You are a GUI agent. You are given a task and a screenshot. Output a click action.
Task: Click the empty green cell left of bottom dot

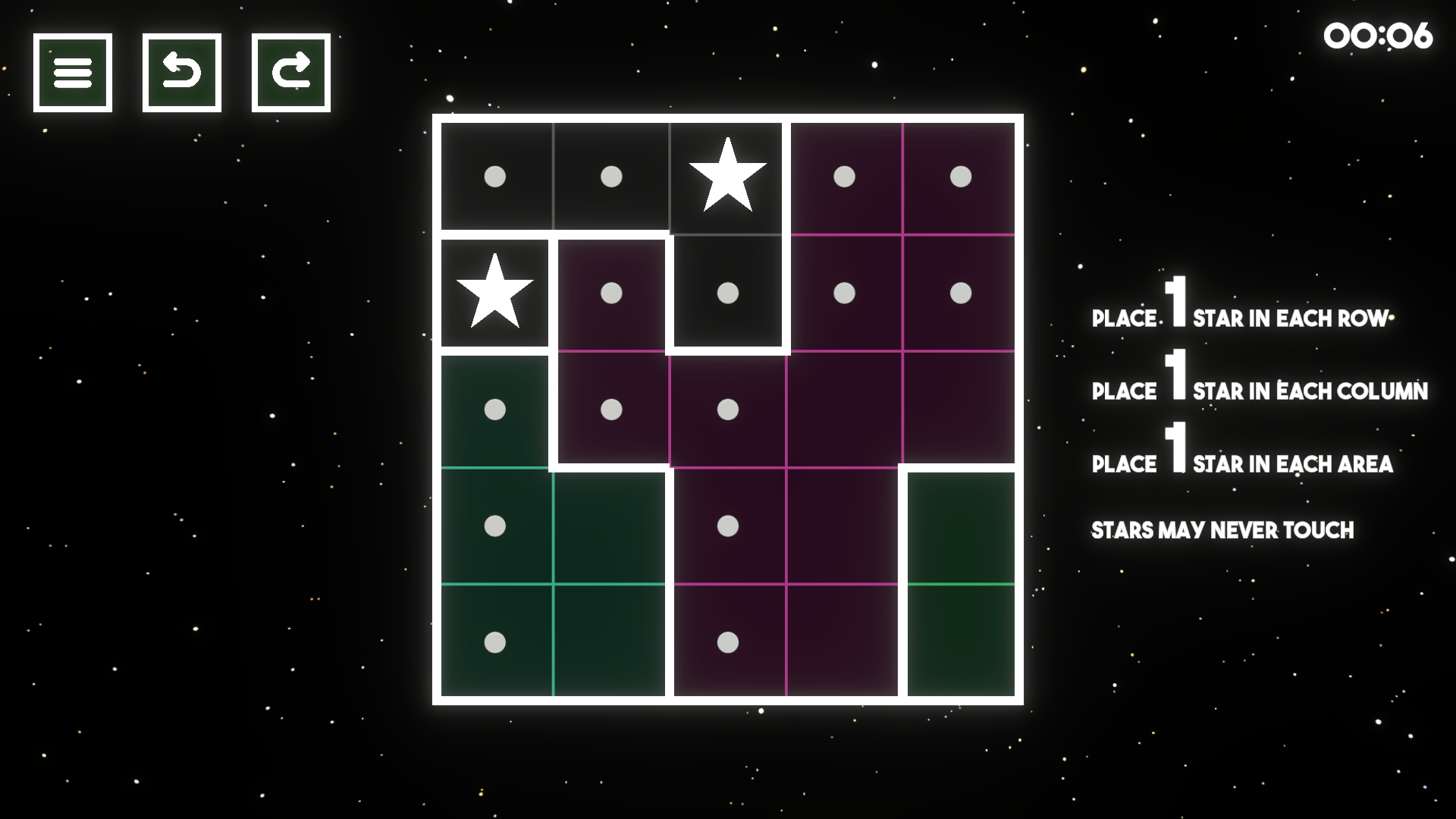pos(613,642)
